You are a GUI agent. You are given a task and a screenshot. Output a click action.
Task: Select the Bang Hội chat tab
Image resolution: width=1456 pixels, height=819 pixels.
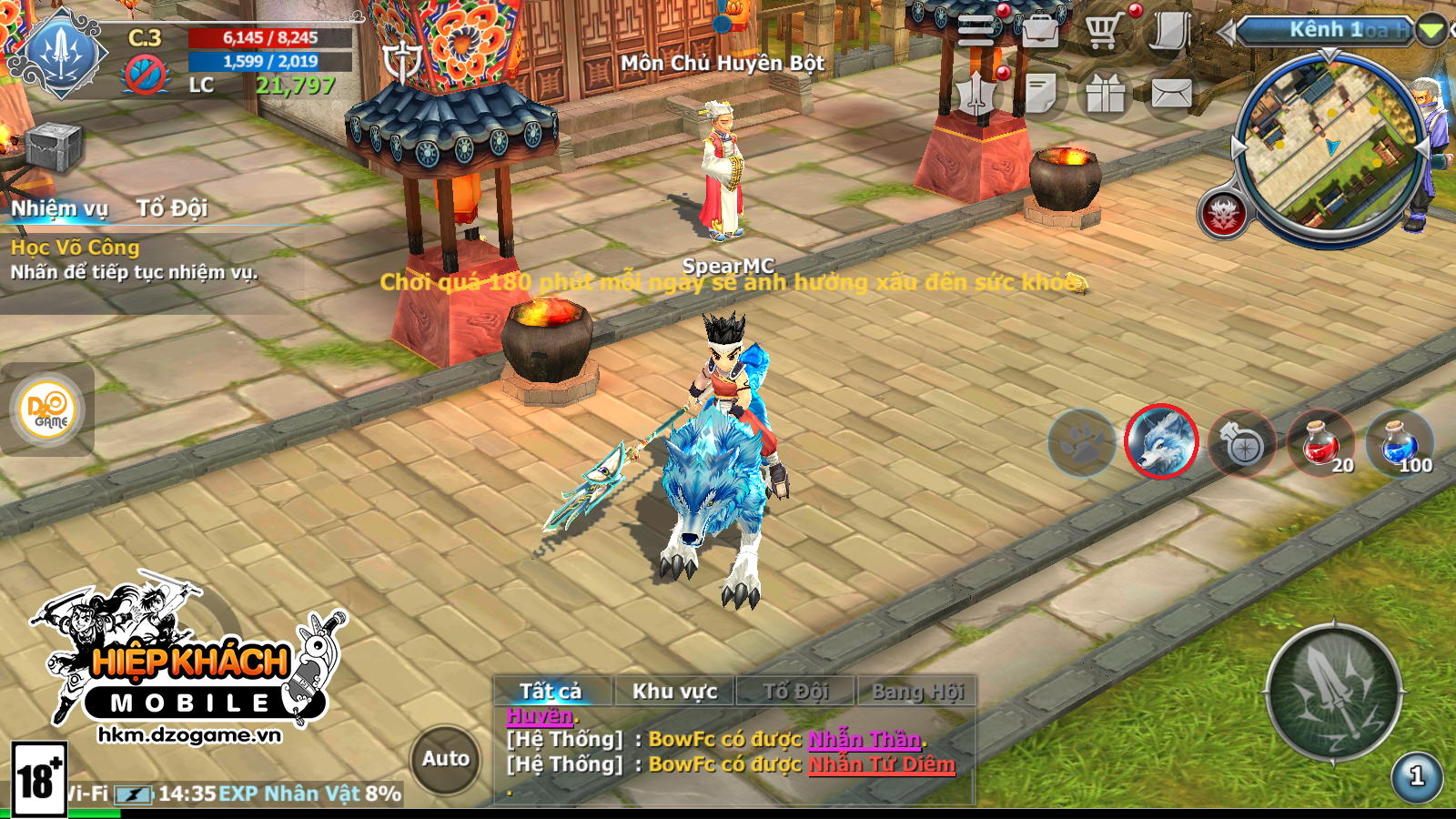(x=917, y=692)
